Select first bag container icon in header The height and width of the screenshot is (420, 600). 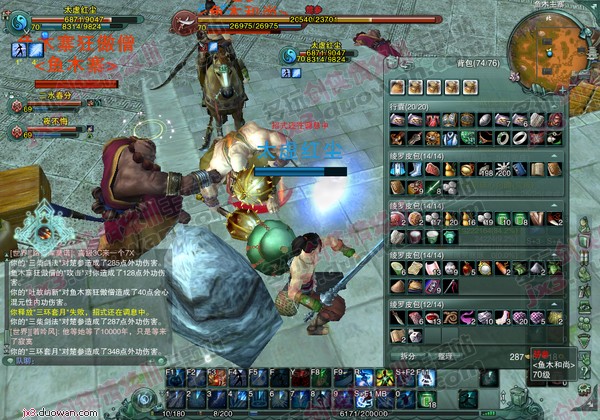tap(397, 88)
